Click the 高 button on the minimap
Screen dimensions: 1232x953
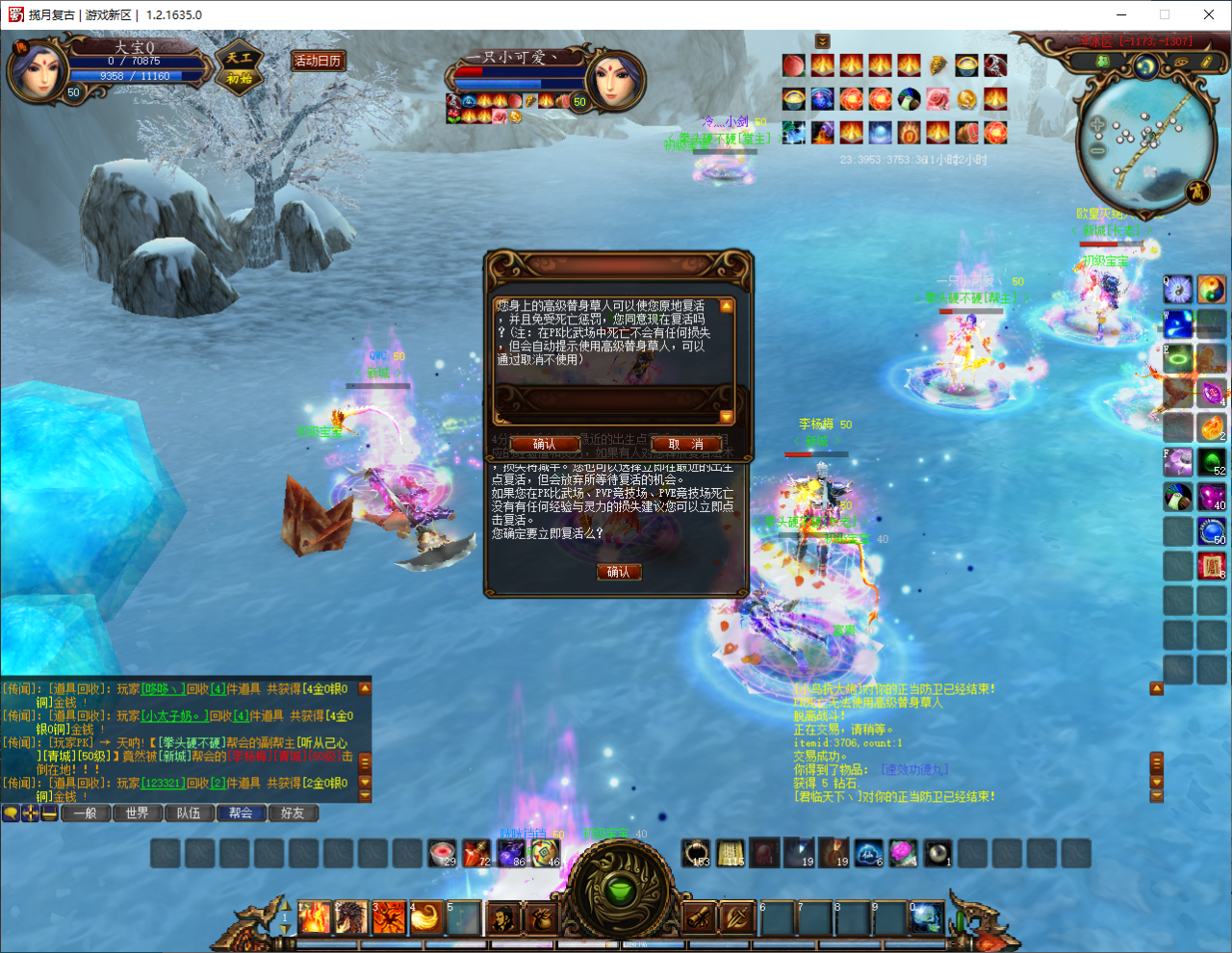(x=1196, y=191)
